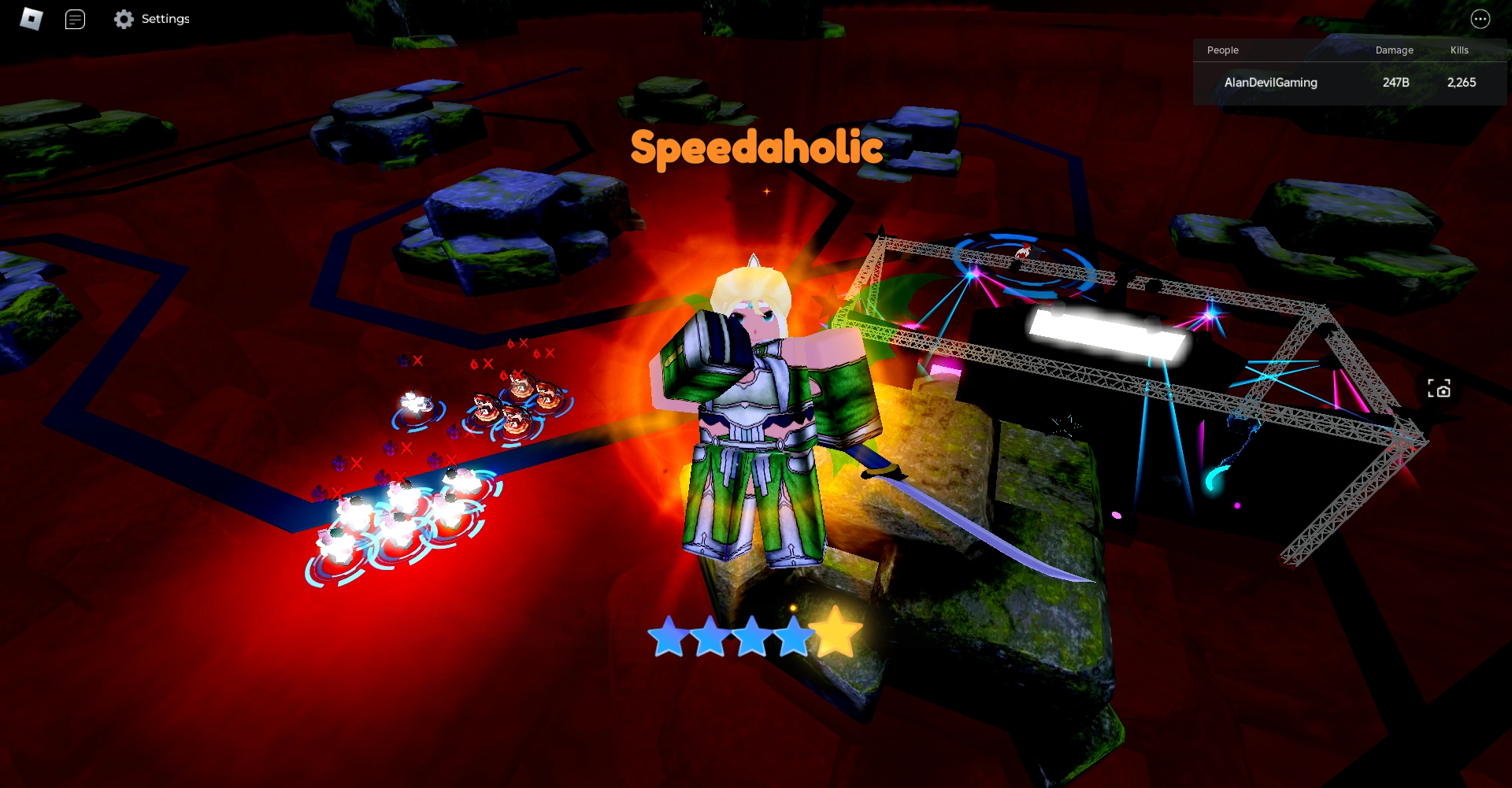
Task: Click the fourth blue star
Action: point(792,634)
